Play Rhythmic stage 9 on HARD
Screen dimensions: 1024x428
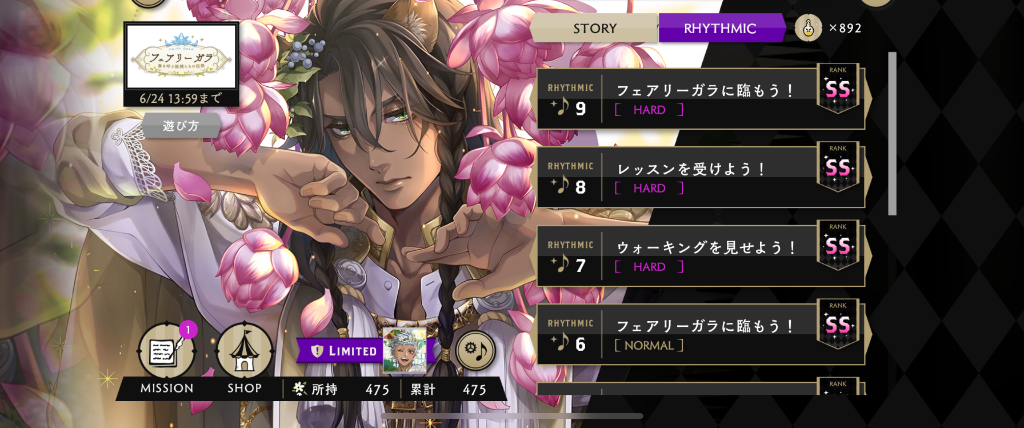[x=700, y=98]
